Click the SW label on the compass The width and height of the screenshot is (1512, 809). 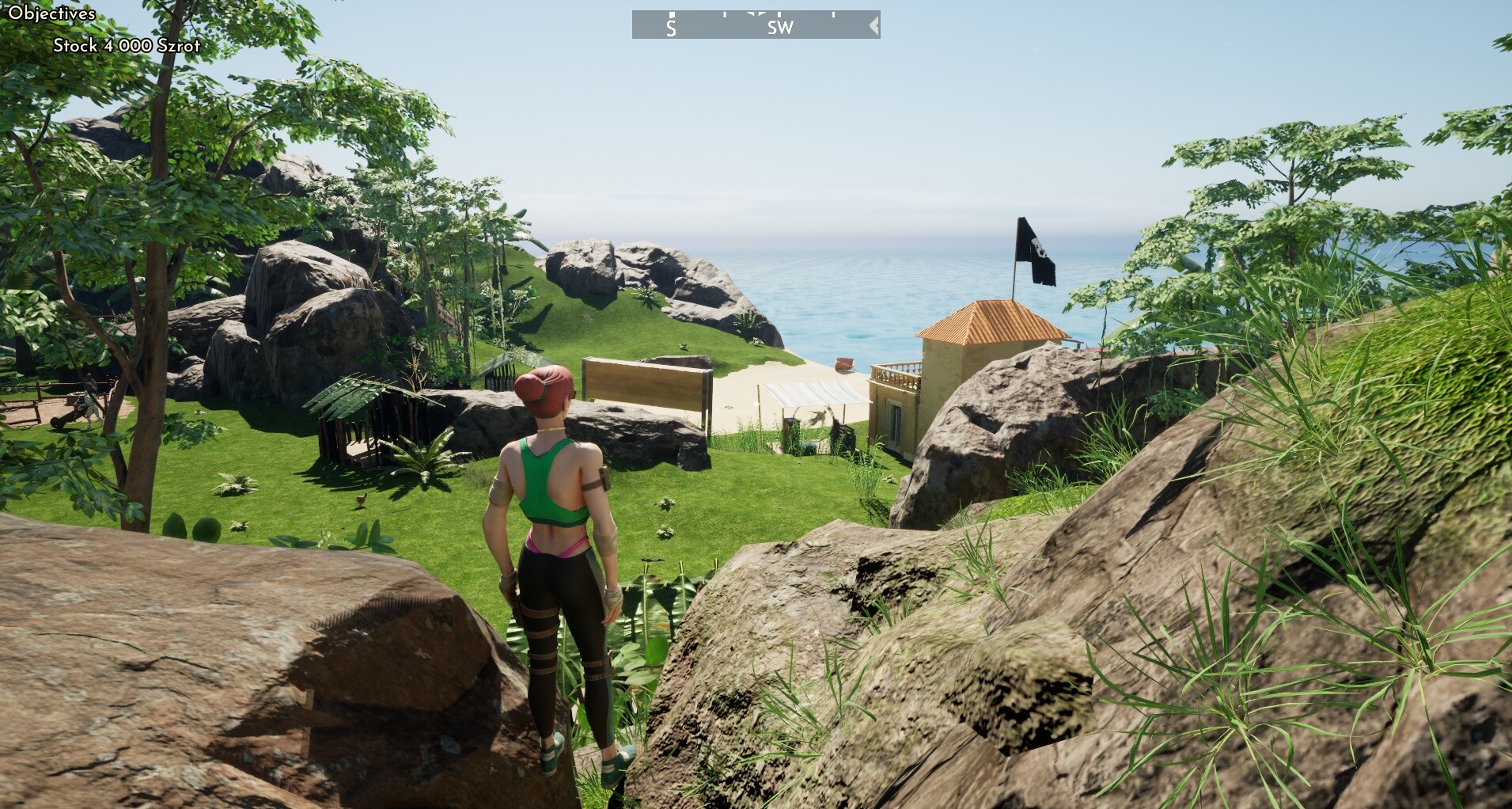780,26
